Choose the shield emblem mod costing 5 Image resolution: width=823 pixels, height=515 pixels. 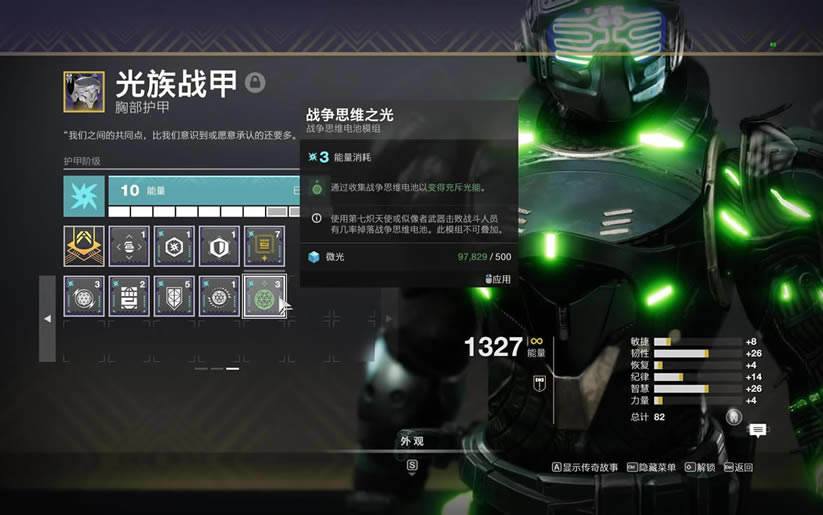click(x=174, y=297)
